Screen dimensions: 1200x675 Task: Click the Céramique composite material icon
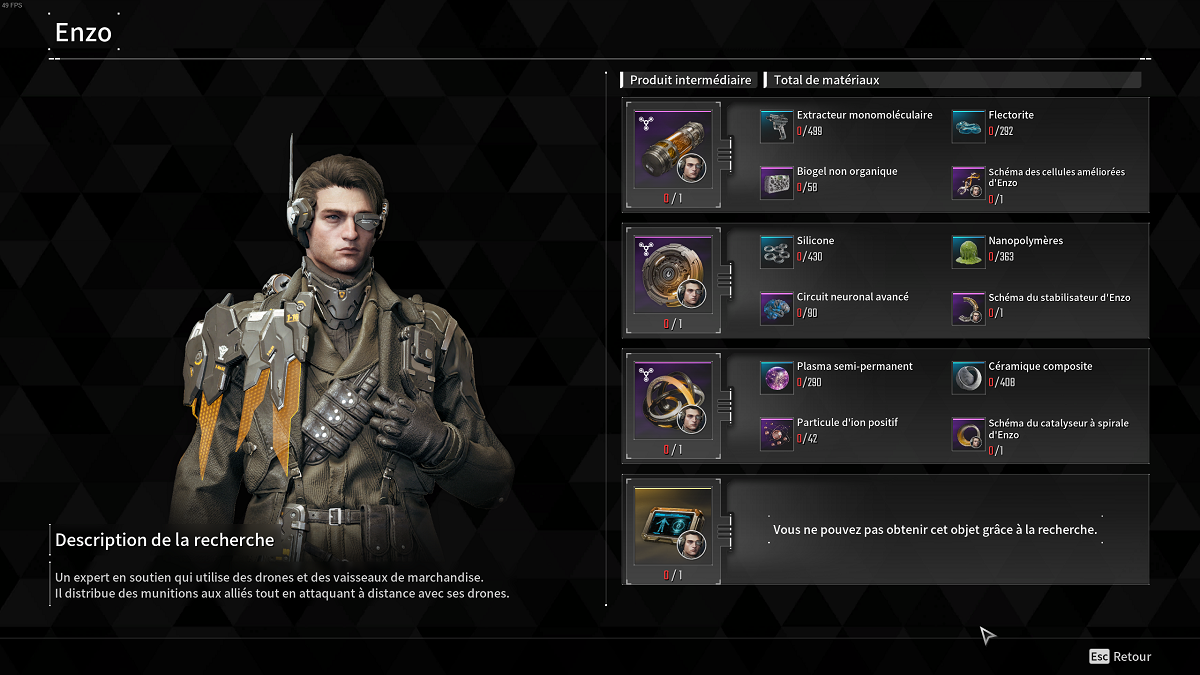click(968, 378)
